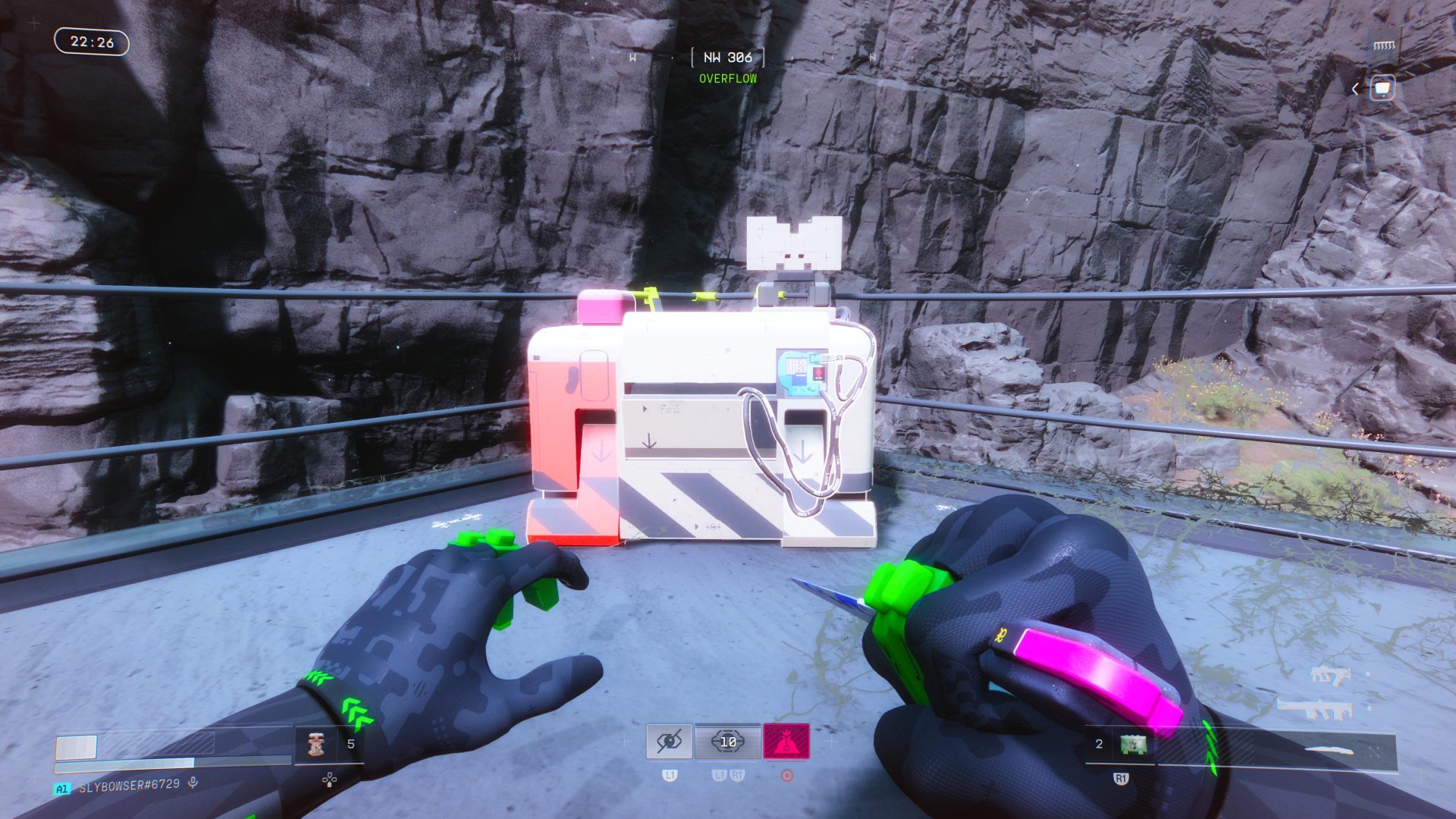Switch to the compact SMG weapon icon
Screen dimensions: 1456x819
click(1329, 675)
